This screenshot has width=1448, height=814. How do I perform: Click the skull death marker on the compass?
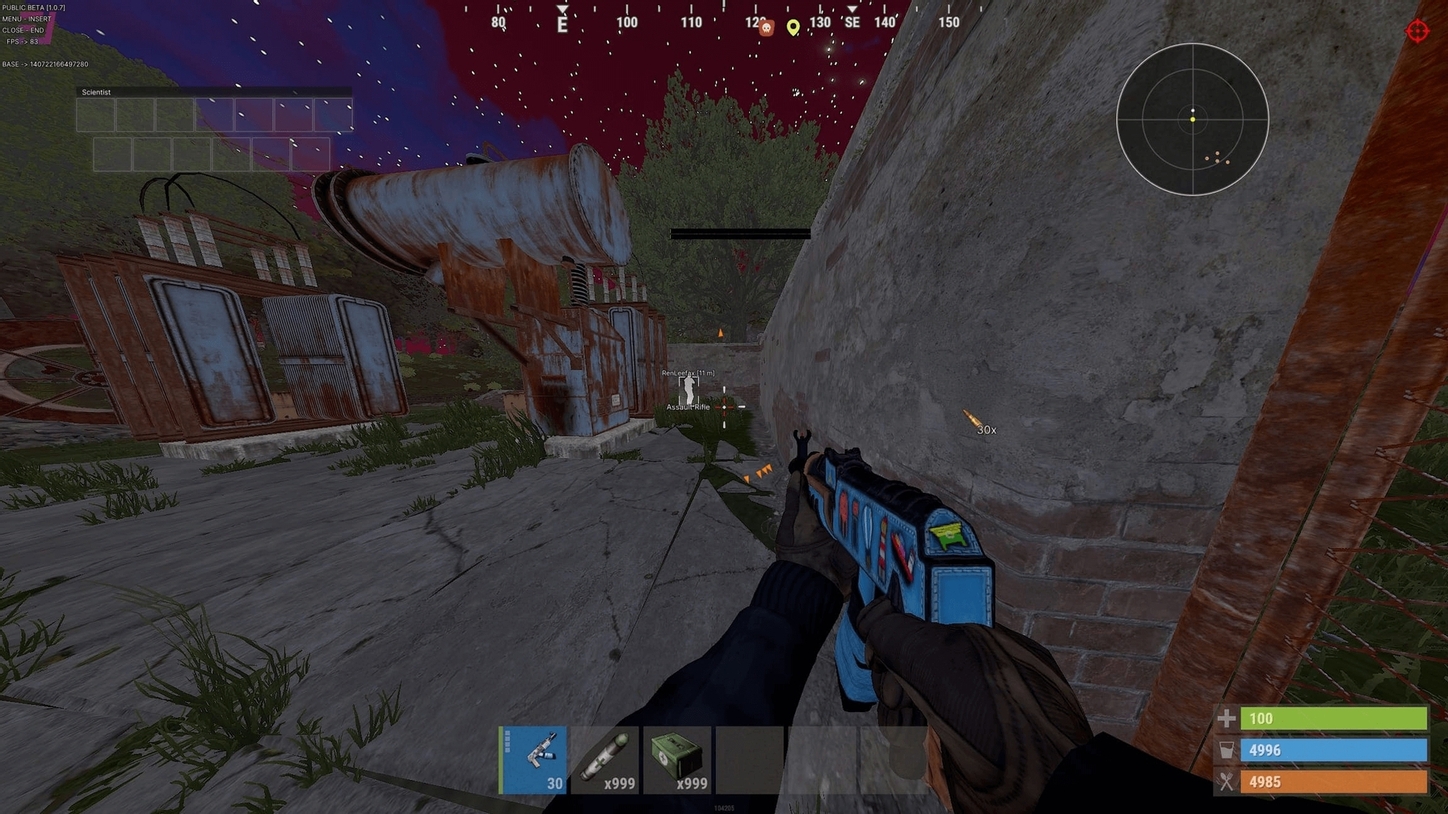tap(766, 27)
